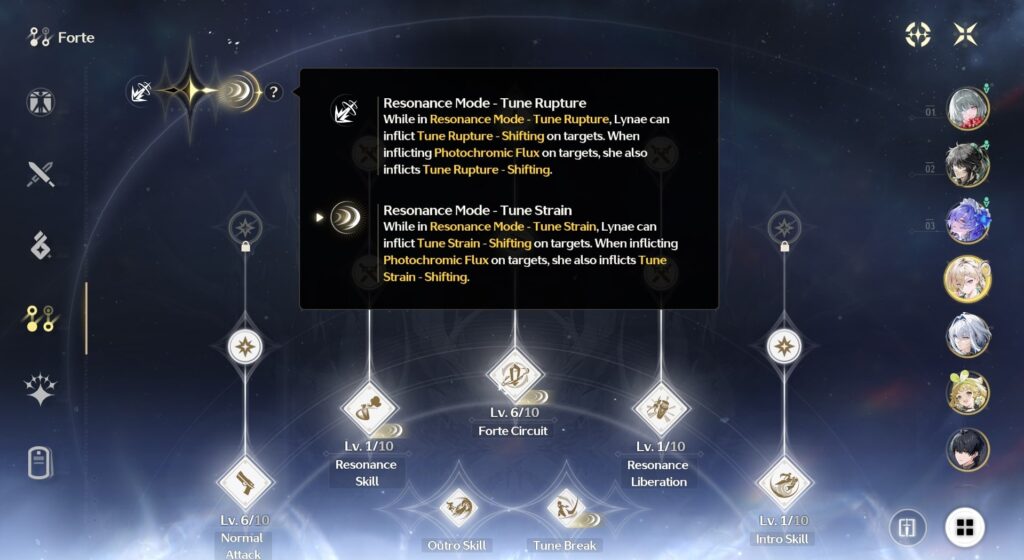1024x560 pixels.
Task: Switch to the crossed swords weapon tab
Action: tap(41, 174)
